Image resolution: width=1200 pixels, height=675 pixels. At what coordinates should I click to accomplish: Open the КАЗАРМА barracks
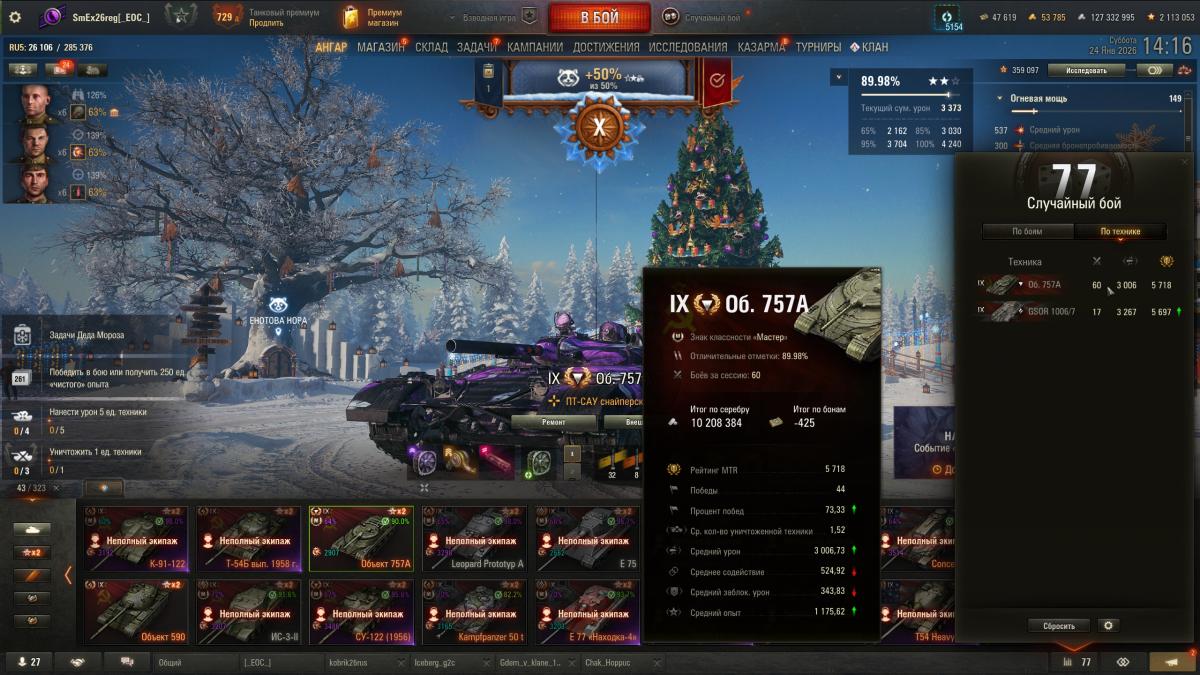pos(761,47)
